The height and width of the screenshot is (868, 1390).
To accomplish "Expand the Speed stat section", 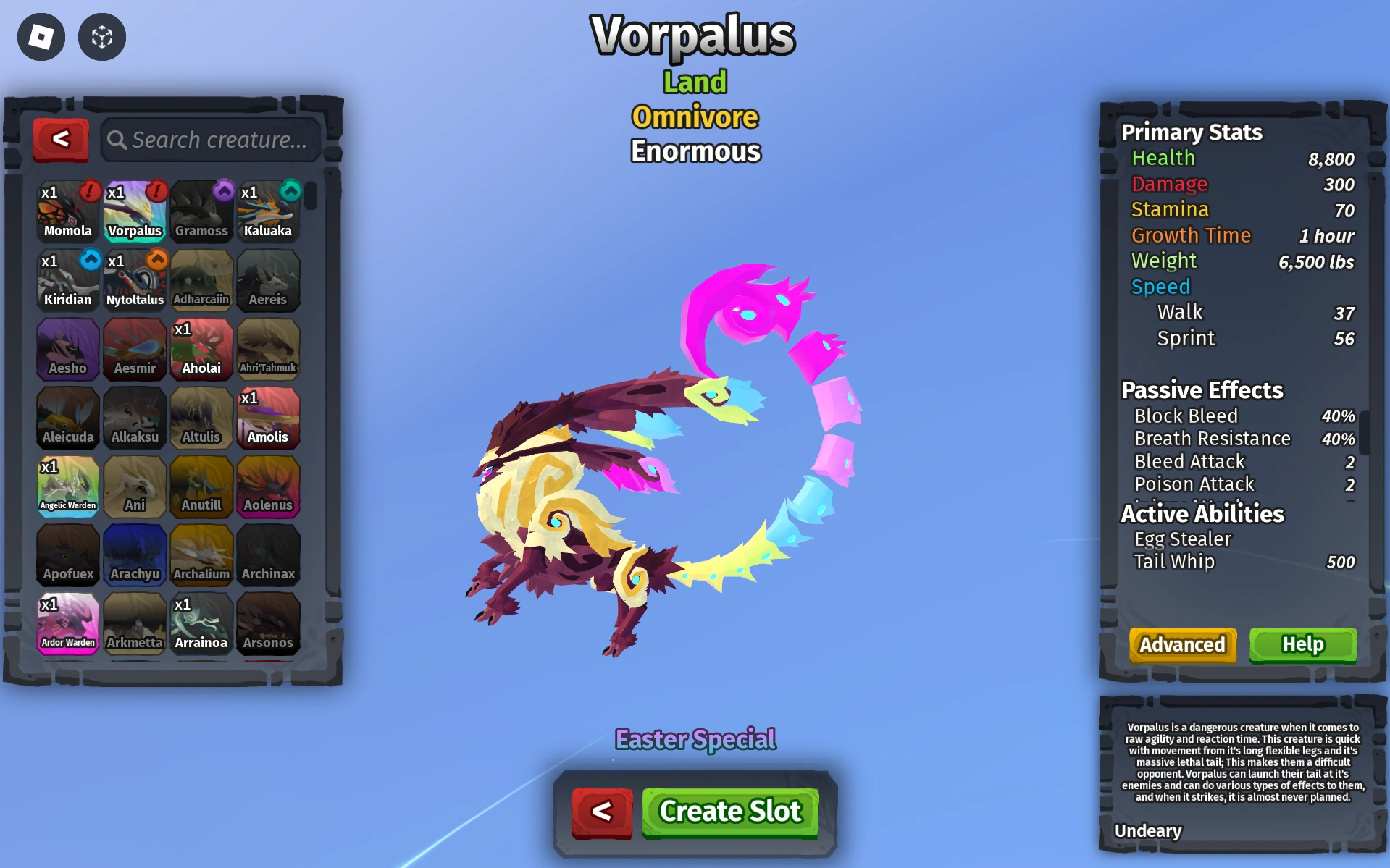I will pyautogui.click(x=1160, y=287).
